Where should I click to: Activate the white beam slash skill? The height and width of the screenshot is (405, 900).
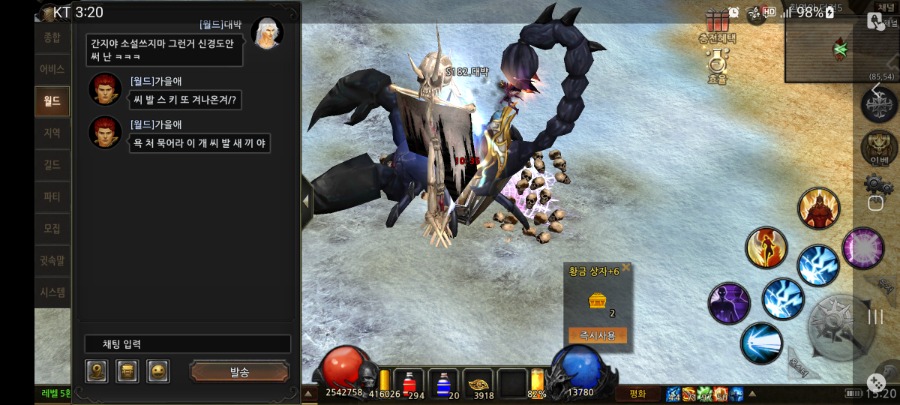click(x=761, y=343)
